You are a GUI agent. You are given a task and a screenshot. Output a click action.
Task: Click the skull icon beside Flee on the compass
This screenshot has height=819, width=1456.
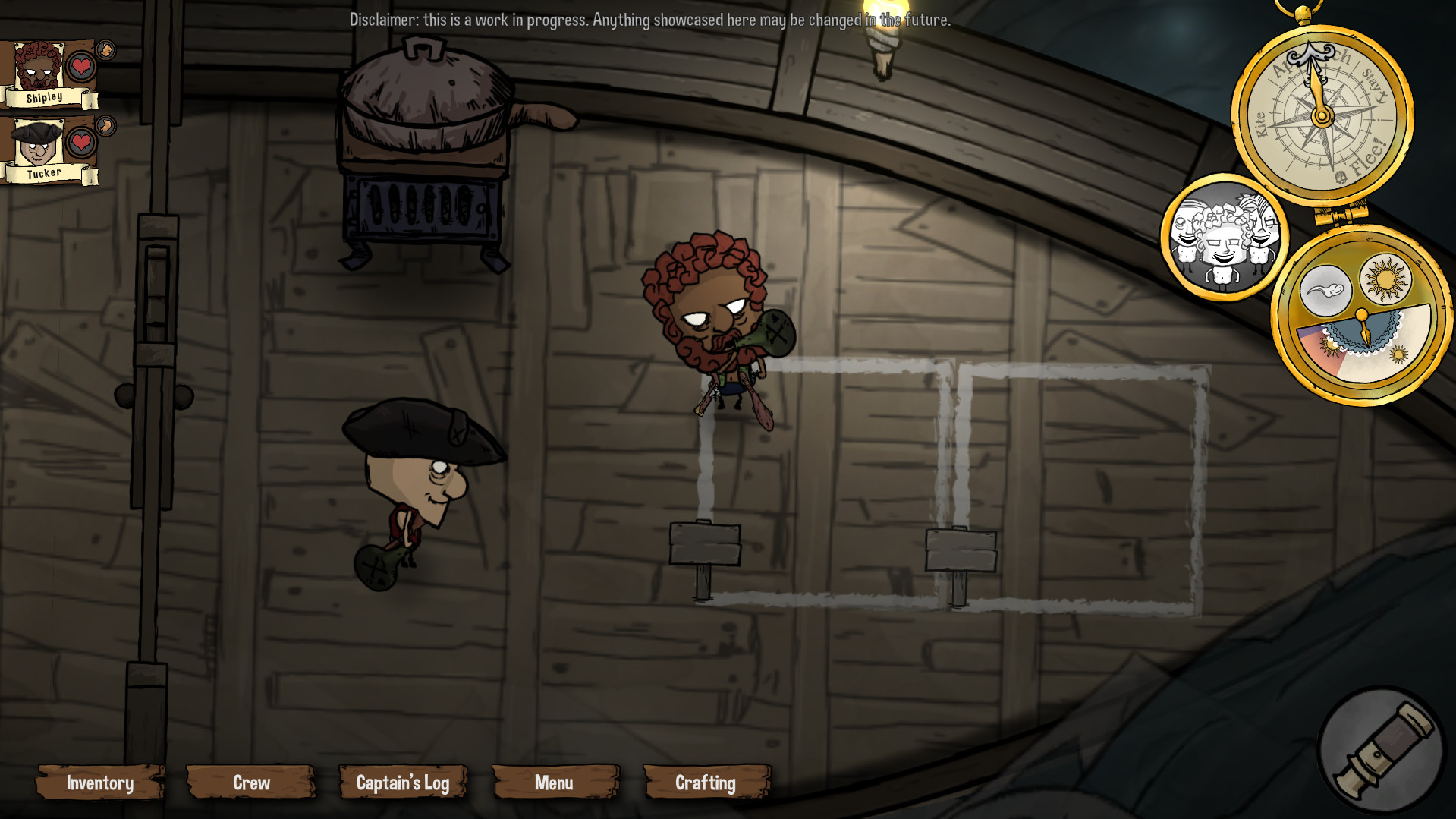point(1340,178)
